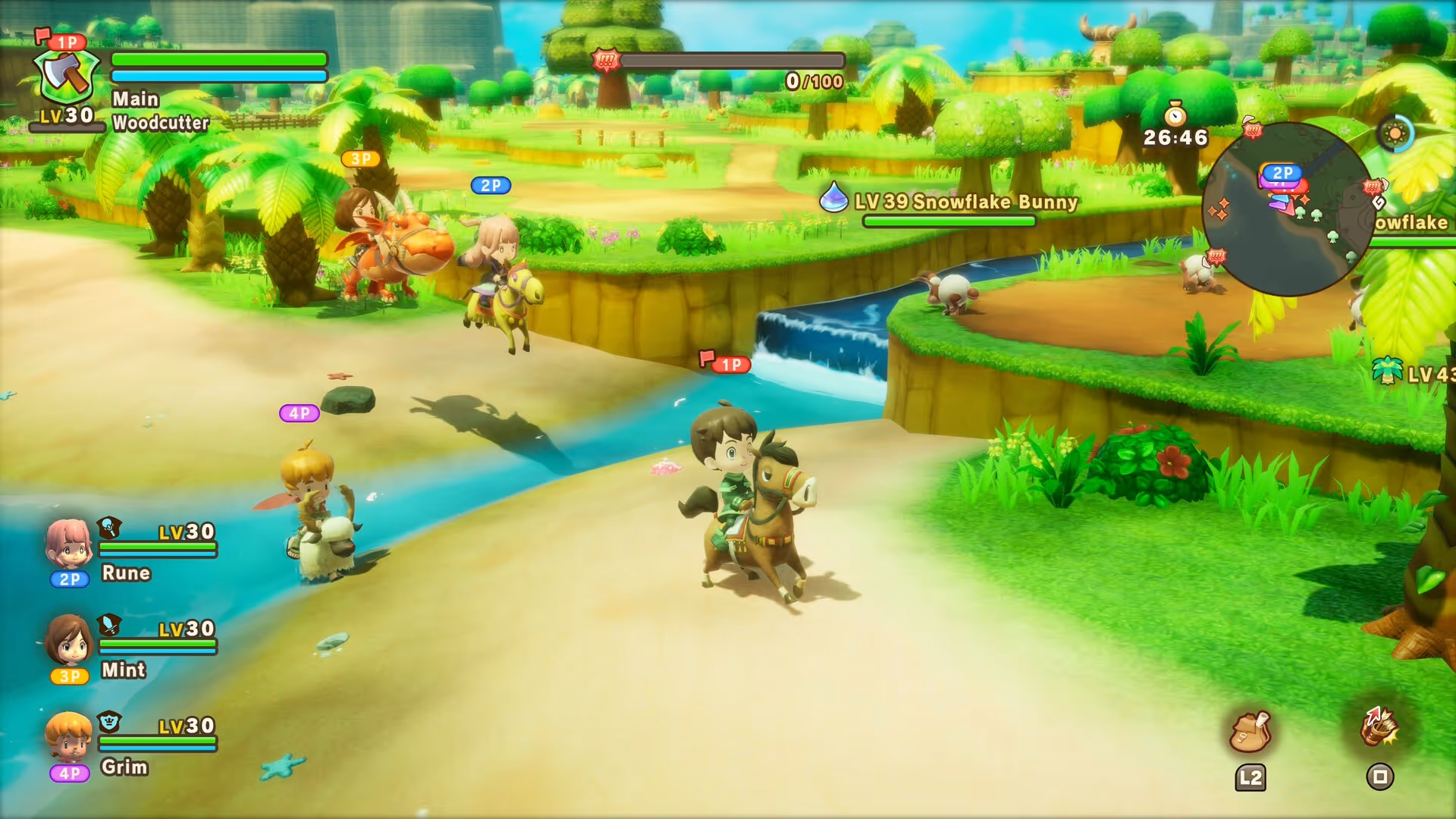
Task: Select Mint's party portrait
Action: click(x=69, y=640)
